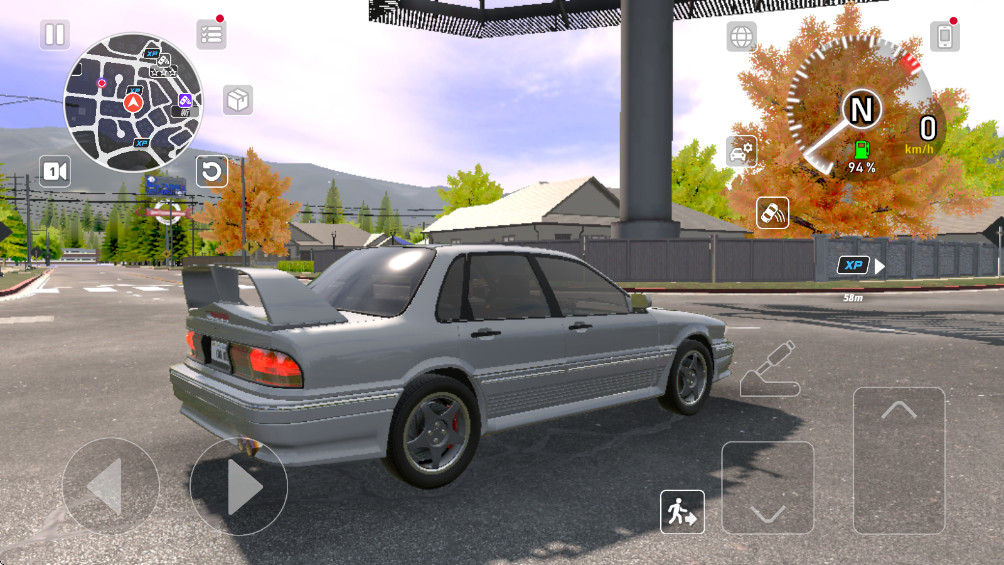Tap the tilted car remote icon
The width and height of the screenshot is (1004, 565).
[x=772, y=213]
